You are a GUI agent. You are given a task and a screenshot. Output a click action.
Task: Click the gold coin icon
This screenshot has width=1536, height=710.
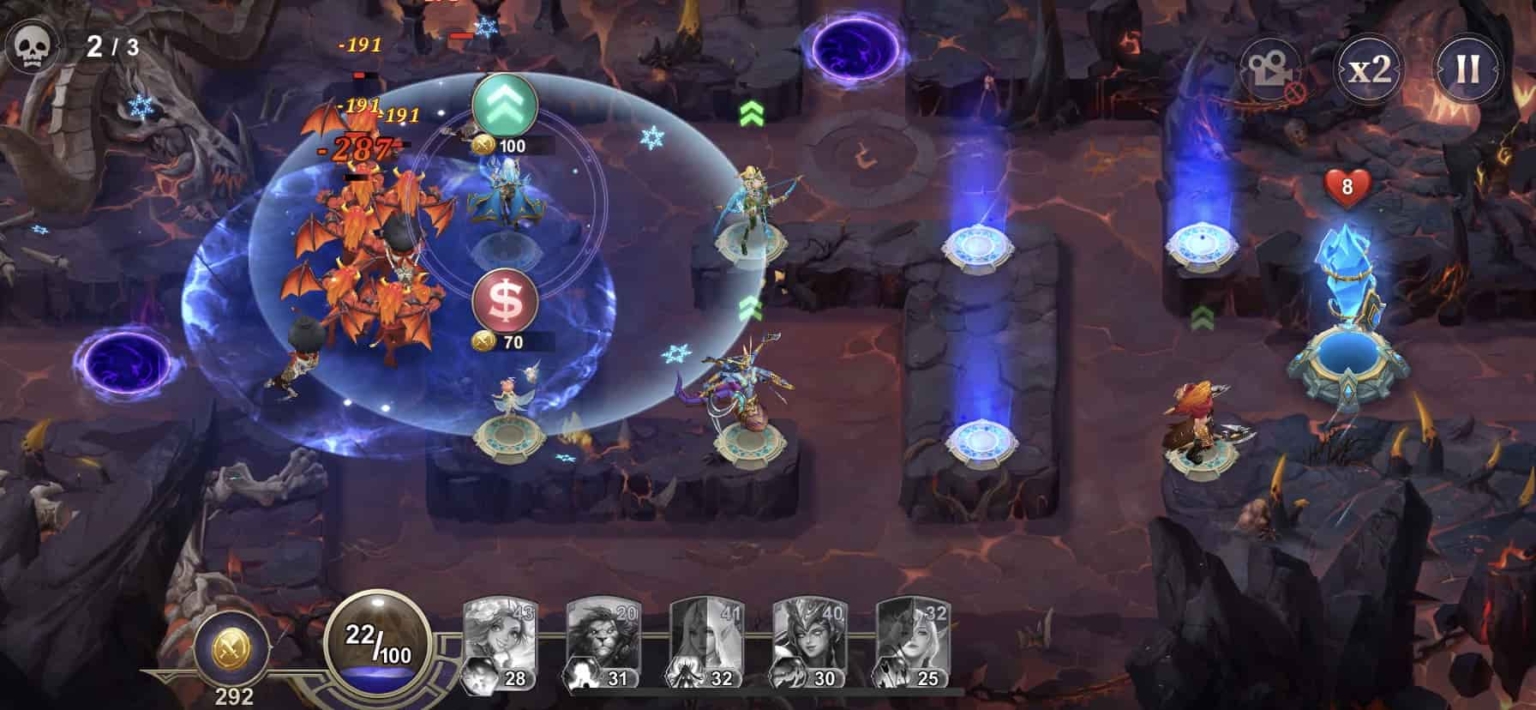232,647
